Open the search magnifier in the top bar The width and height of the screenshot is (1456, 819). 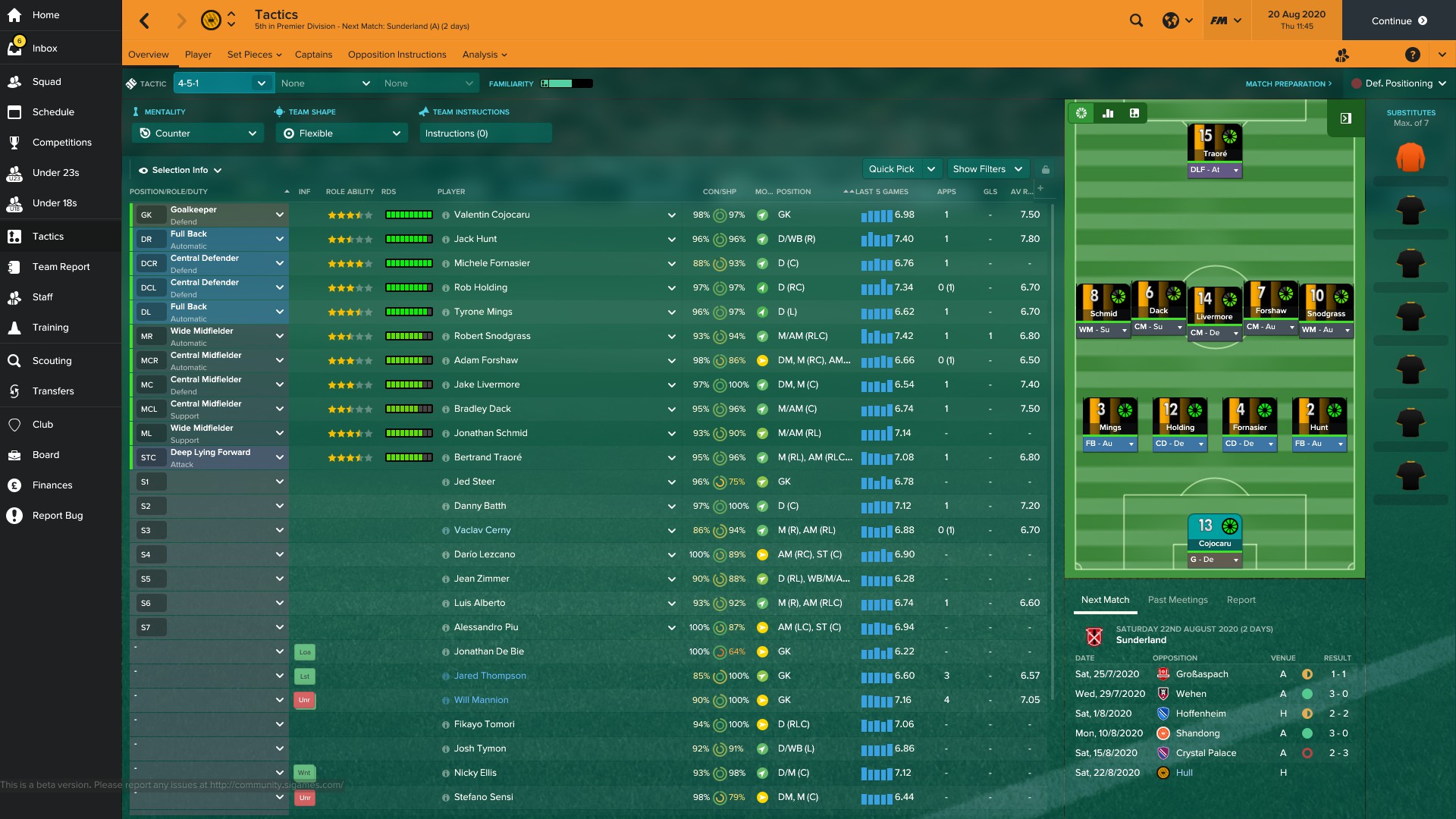click(x=1136, y=20)
